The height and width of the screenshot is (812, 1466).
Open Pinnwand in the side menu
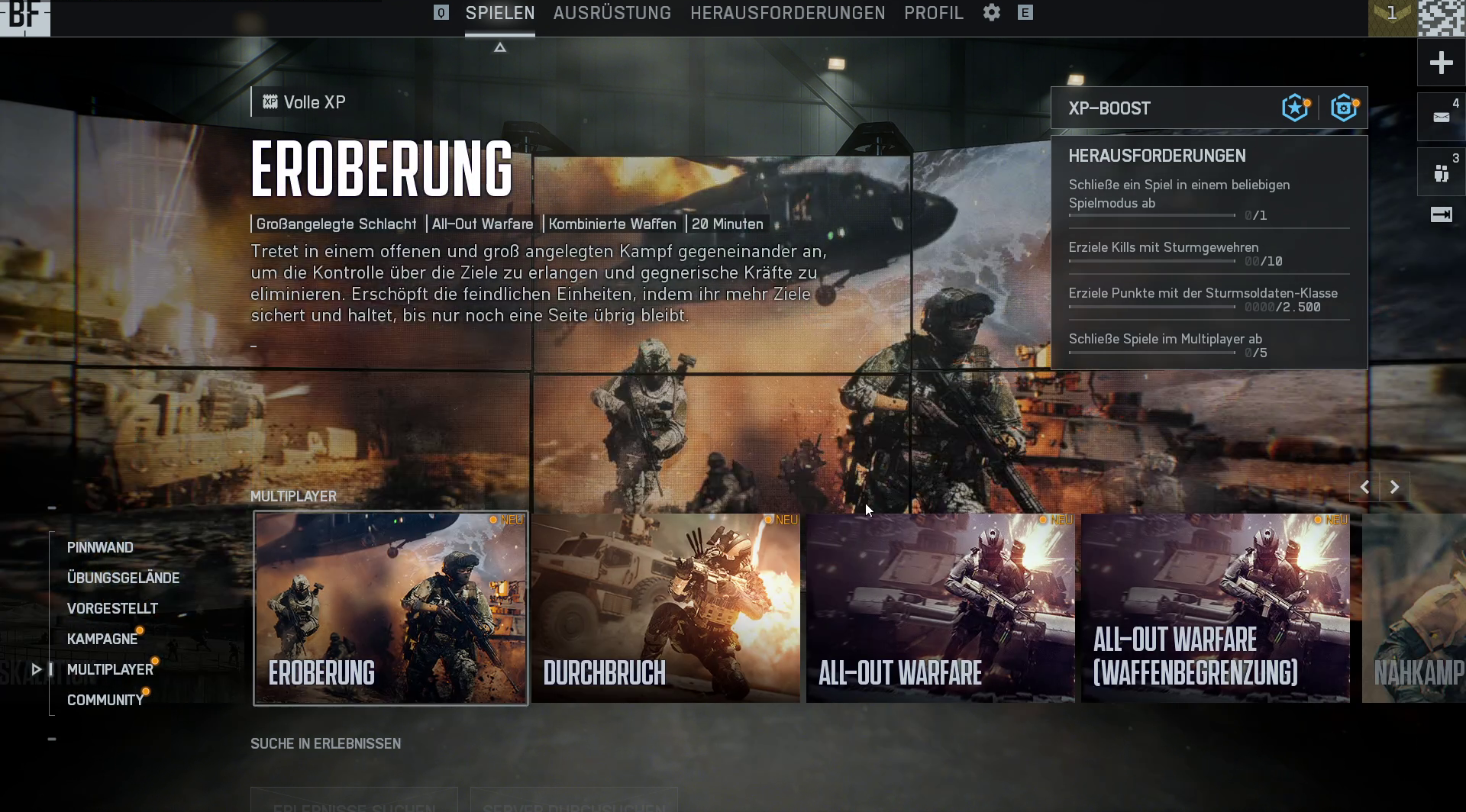(x=100, y=547)
